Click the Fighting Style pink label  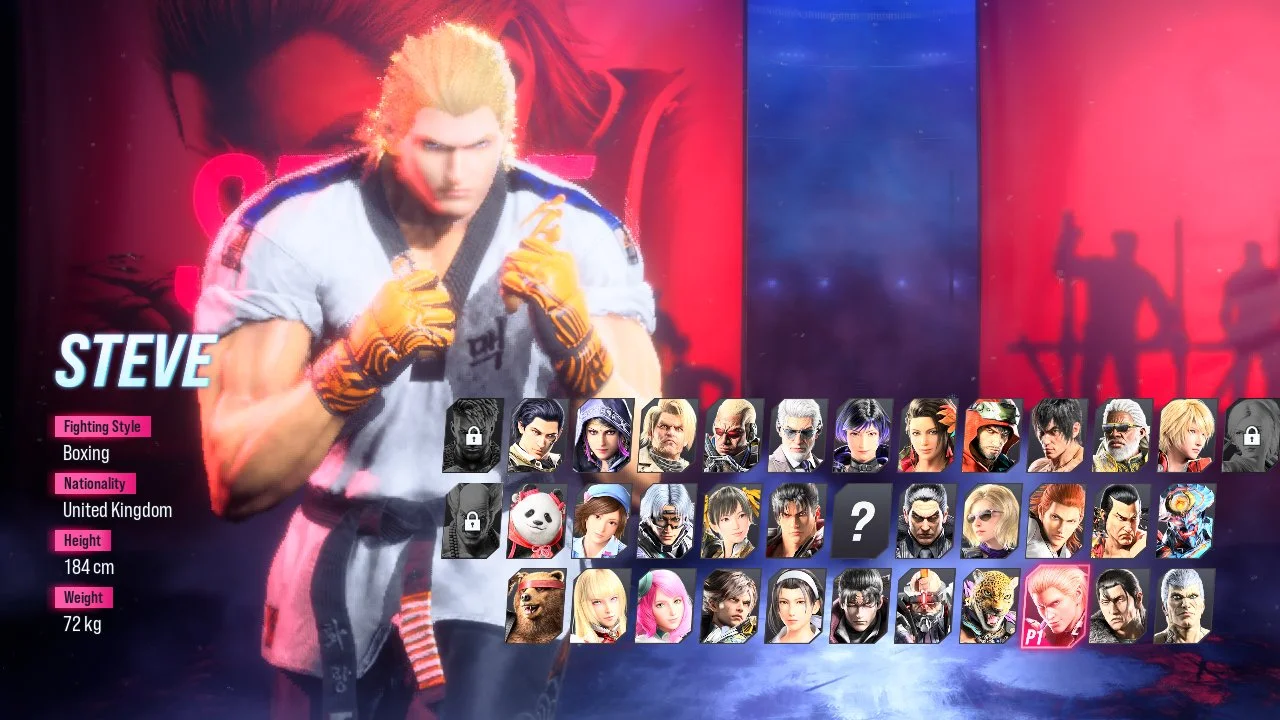(101, 427)
